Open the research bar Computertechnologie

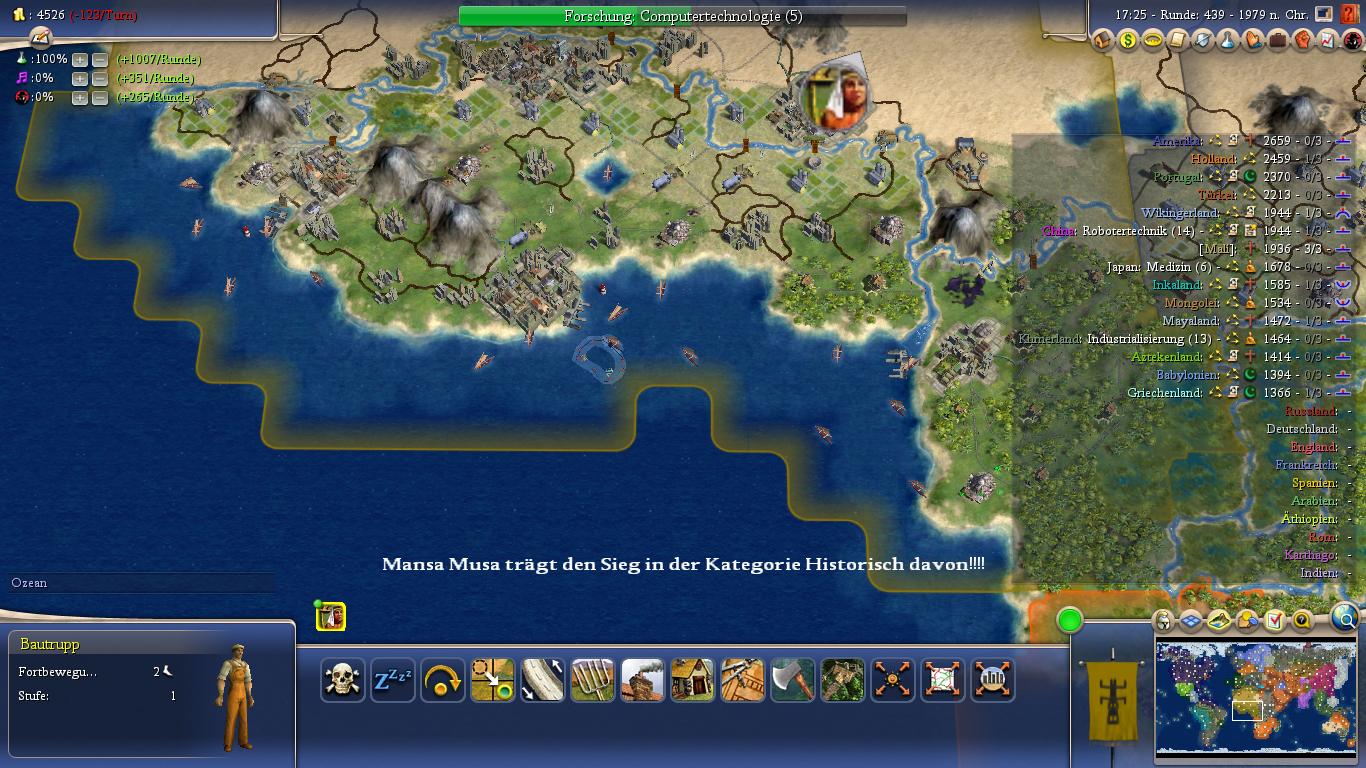(682, 16)
